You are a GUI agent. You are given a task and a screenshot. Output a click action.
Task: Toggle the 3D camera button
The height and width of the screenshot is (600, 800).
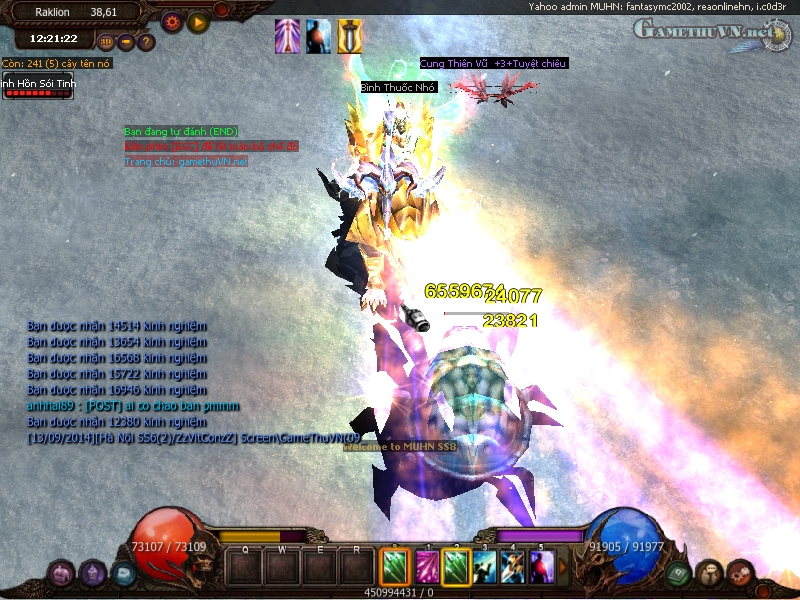[x=107, y=42]
